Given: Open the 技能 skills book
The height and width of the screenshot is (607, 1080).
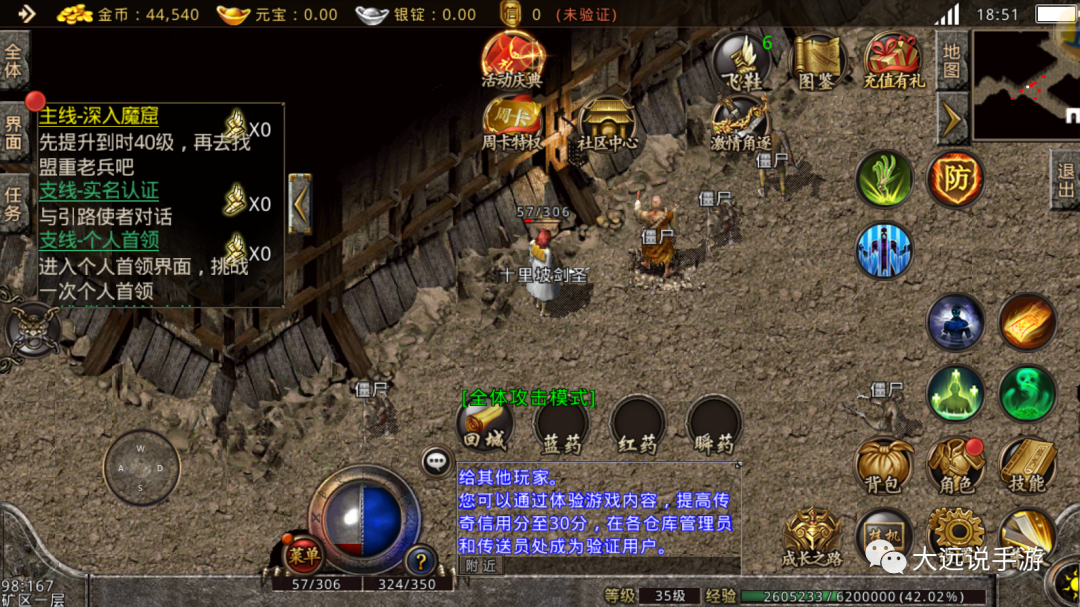Looking at the screenshot, I should click(1027, 466).
